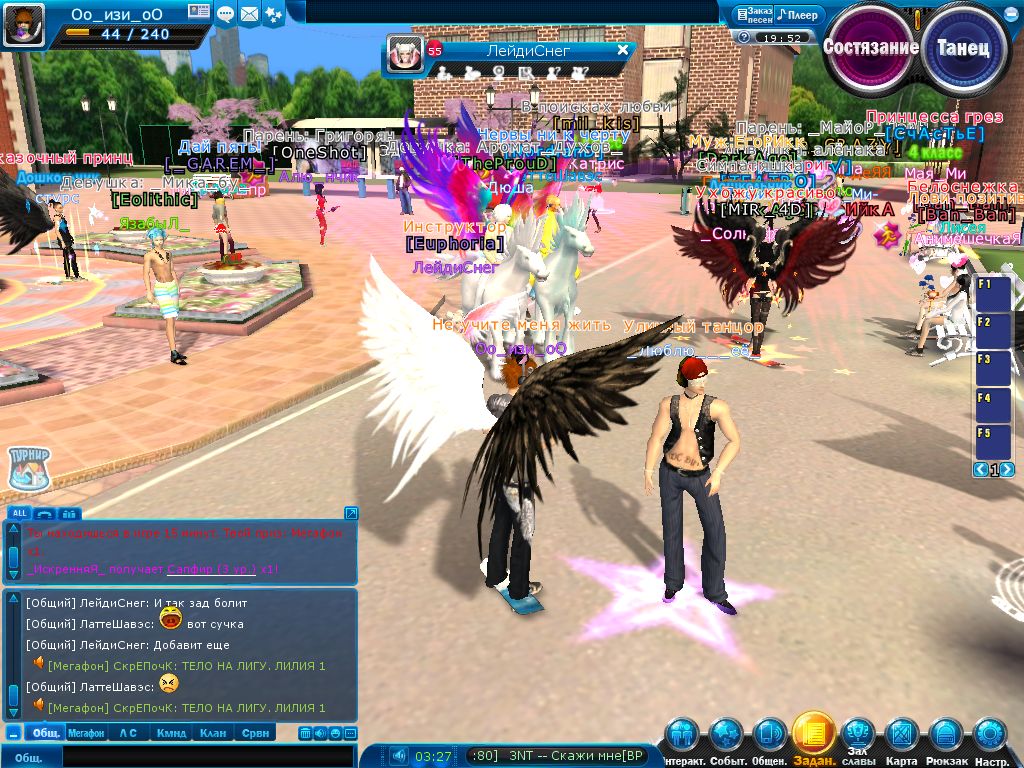Open the Зал славы hall of fame

[858, 733]
